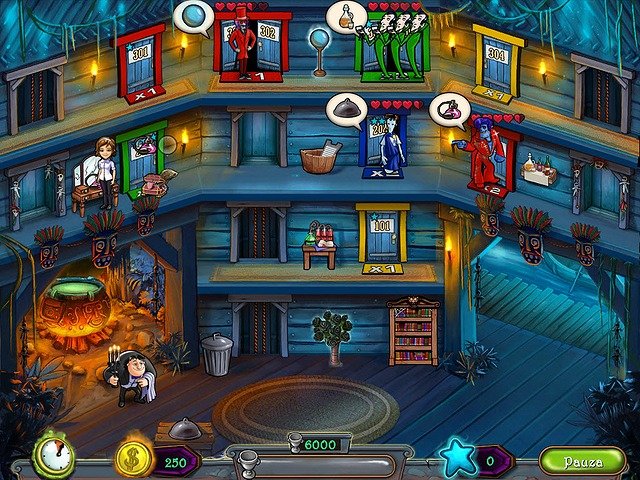Click the green Pauza button

(582, 460)
